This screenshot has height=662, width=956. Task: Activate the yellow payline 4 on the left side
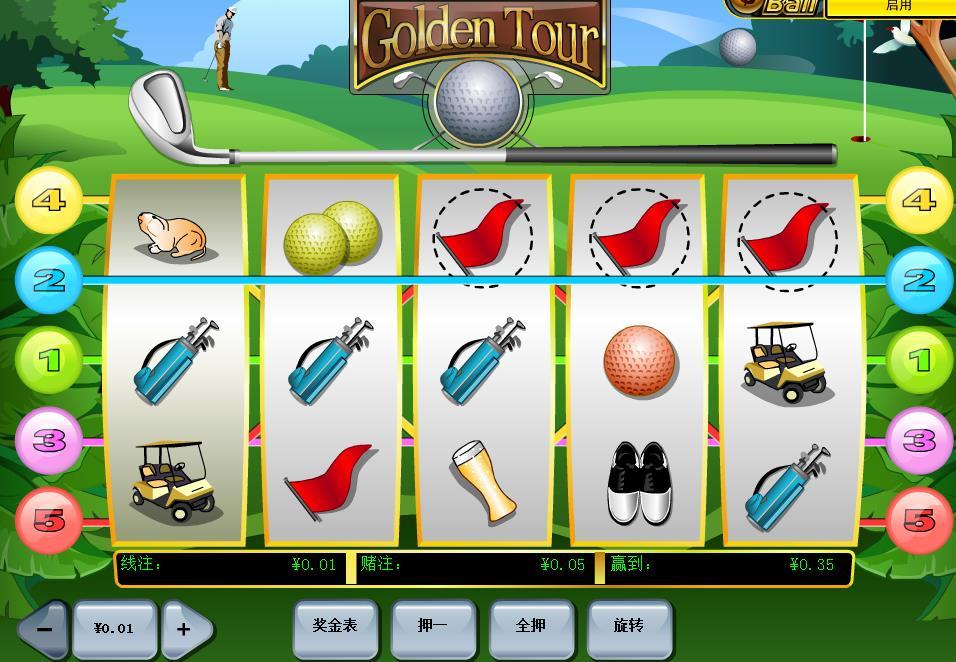(49, 201)
